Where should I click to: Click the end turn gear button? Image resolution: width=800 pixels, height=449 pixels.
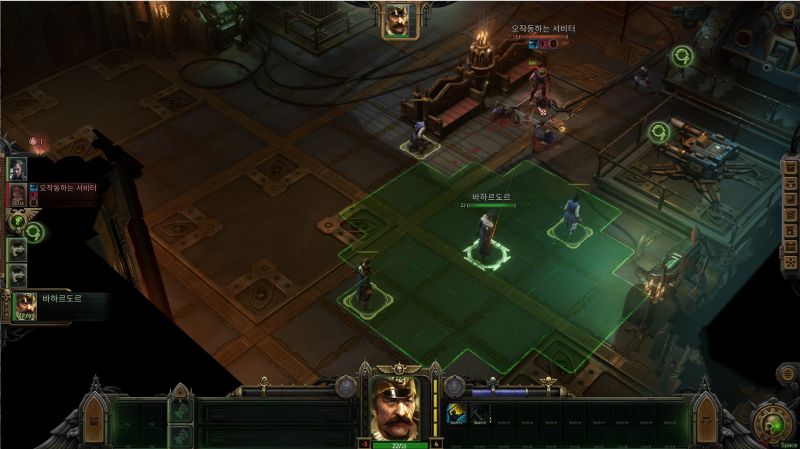tap(771, 420)
